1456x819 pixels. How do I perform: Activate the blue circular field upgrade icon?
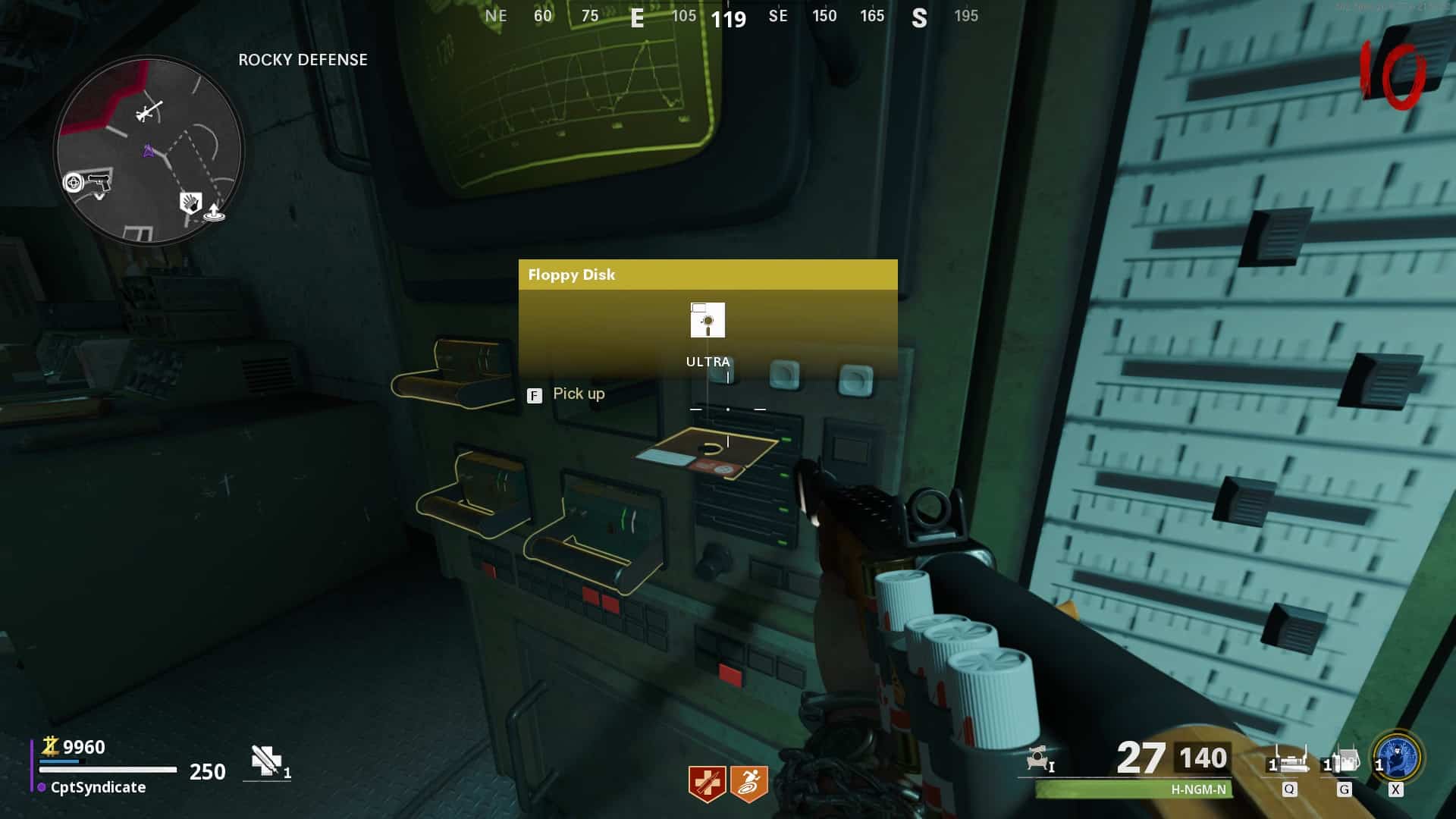click(1398, 757)
